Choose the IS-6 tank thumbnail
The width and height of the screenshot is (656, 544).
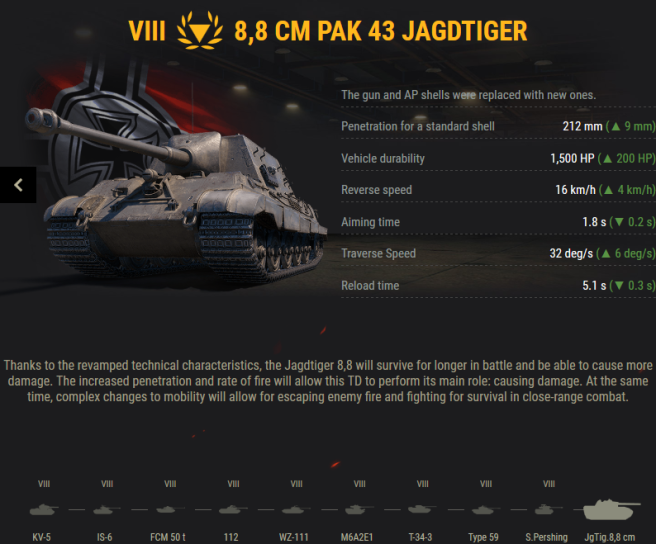coord(106,509)
